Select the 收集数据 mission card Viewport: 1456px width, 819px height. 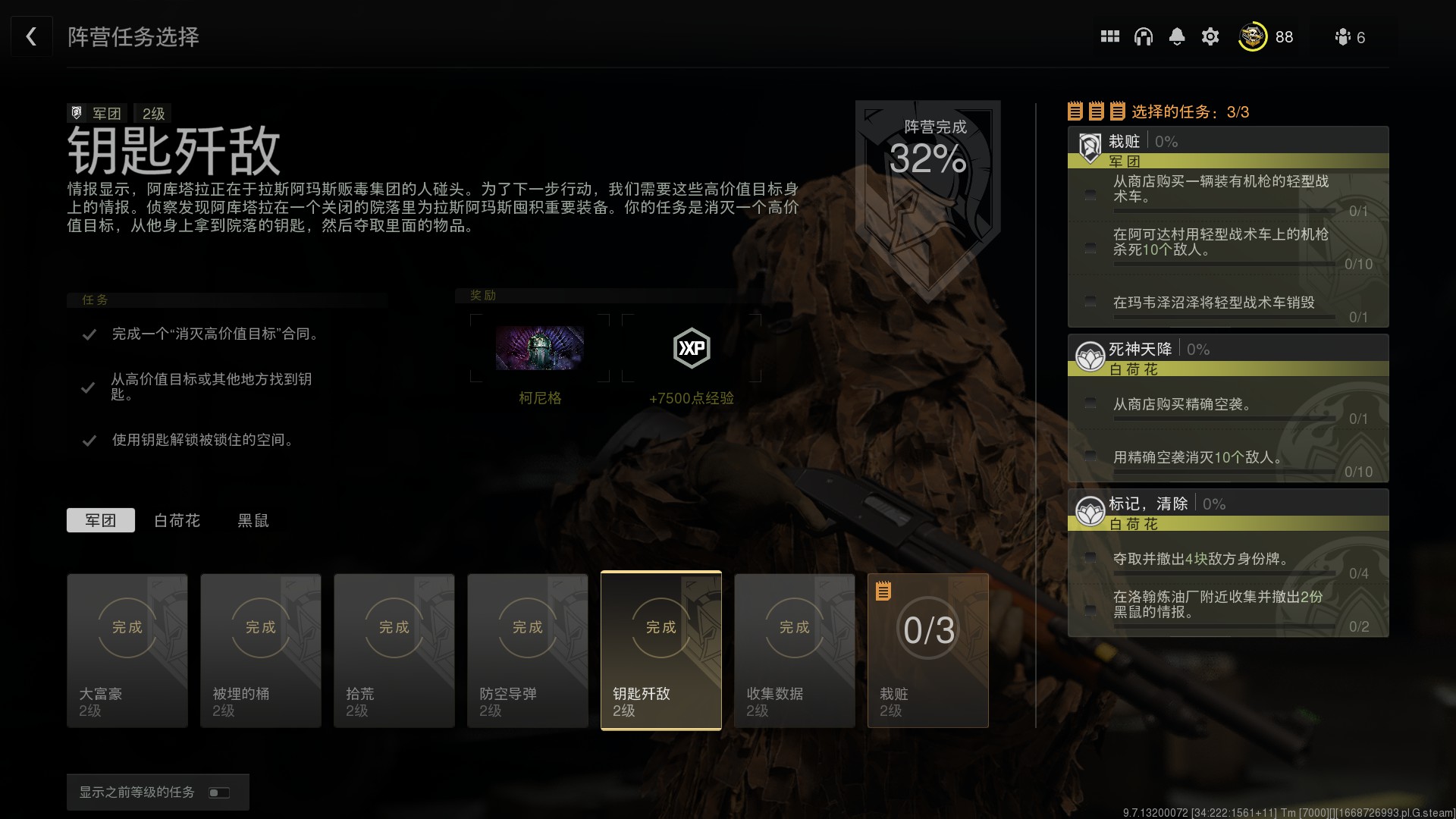pos(795,651)
